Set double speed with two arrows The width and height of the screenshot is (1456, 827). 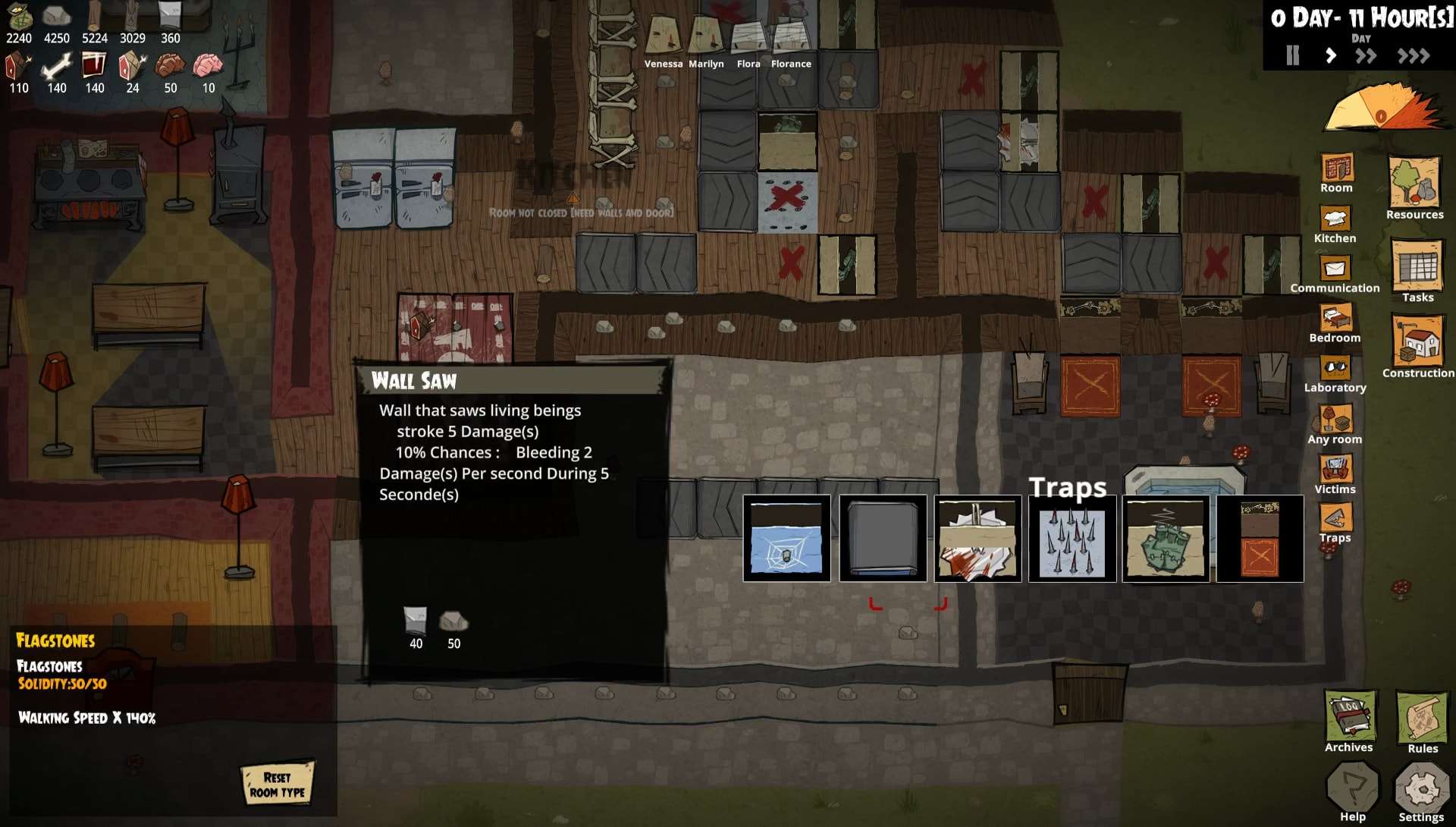pos(1366,55)
